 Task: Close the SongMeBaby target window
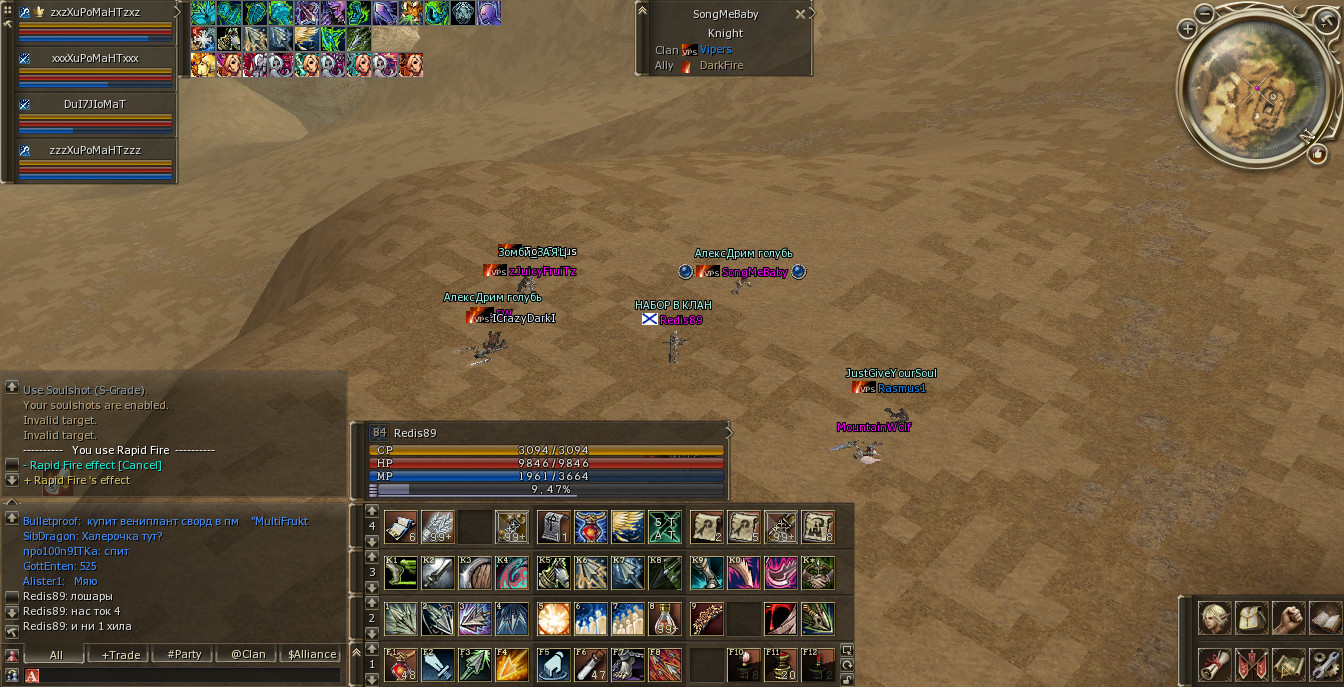pyautogui.click(x=800, y=14)
